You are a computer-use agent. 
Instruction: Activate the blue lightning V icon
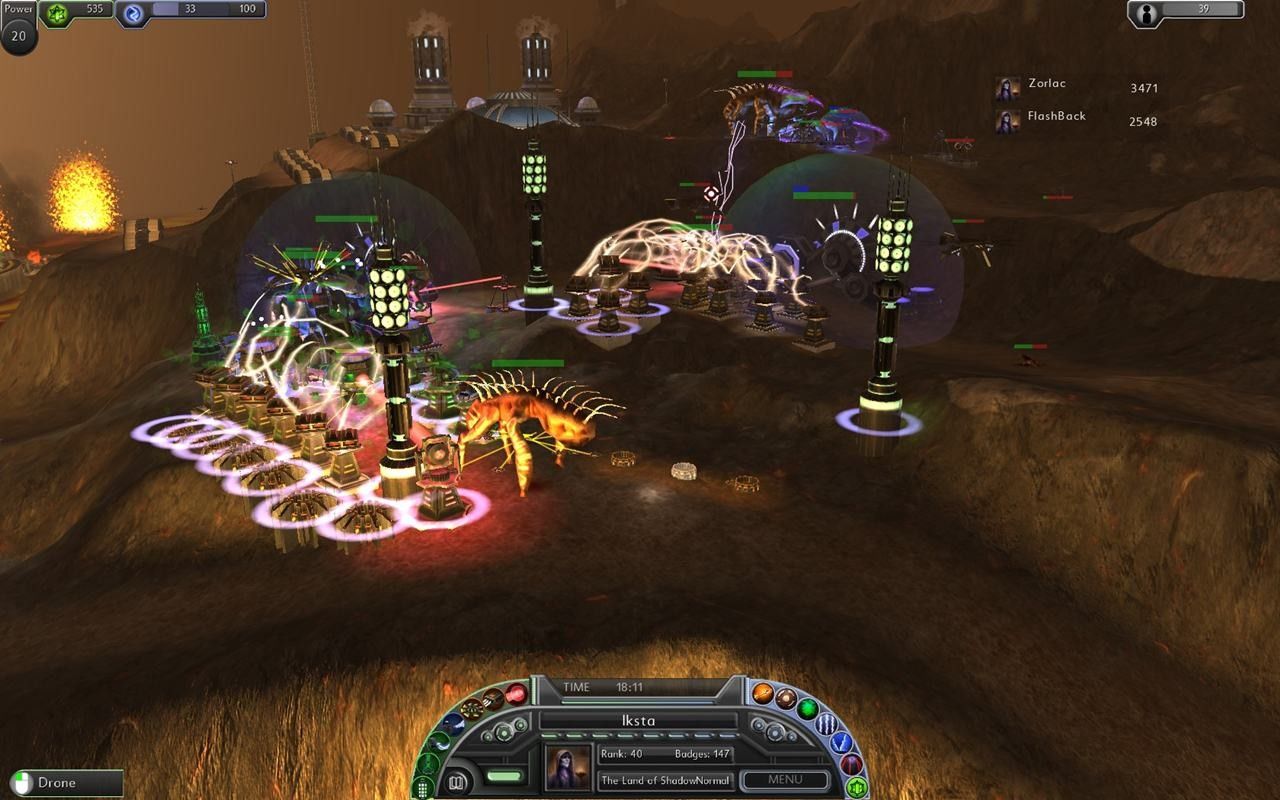pos(841,744)
